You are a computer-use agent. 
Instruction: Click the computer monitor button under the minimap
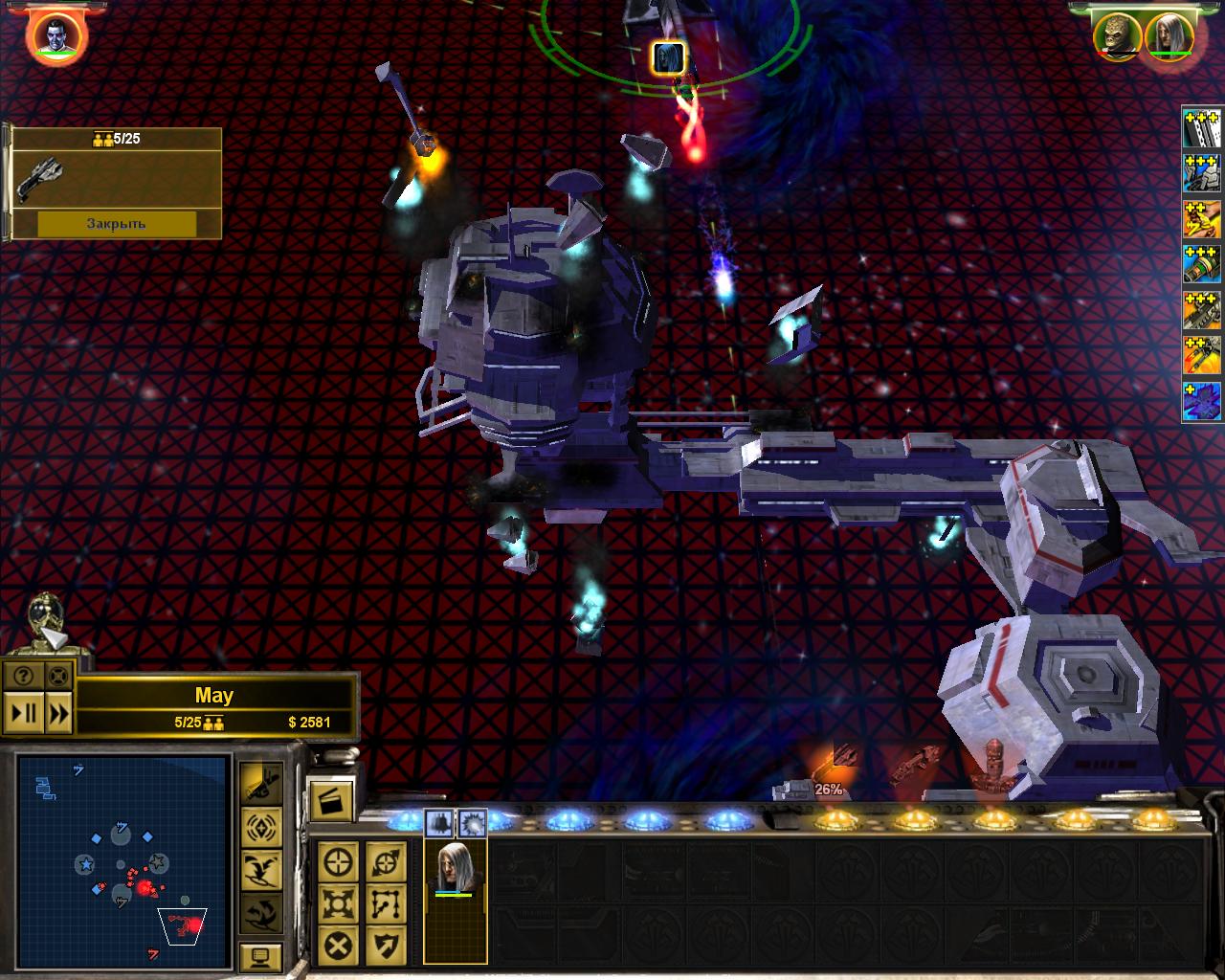pyautogui.click(x=259, y=955)
